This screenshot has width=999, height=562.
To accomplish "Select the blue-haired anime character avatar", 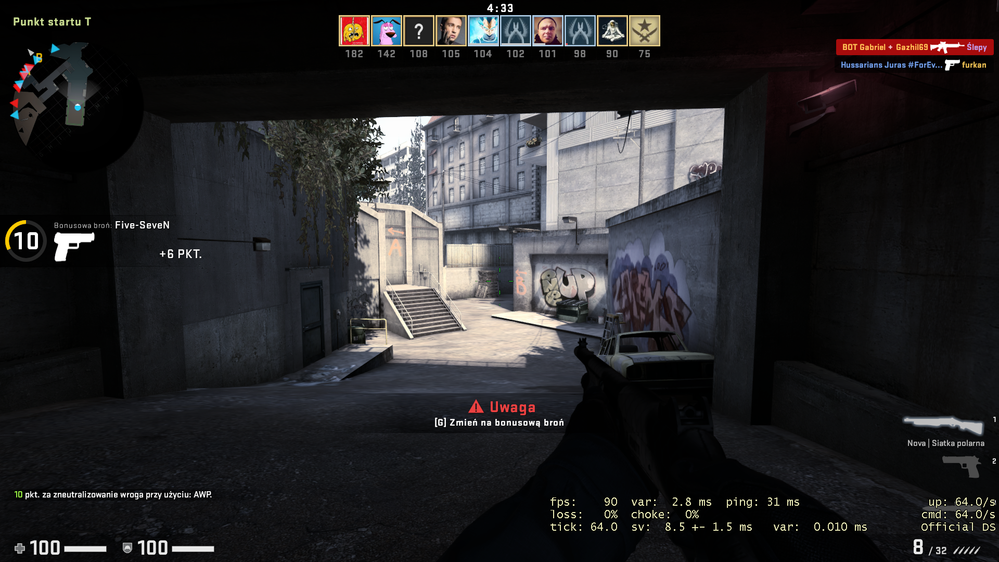I will (483, 31).
